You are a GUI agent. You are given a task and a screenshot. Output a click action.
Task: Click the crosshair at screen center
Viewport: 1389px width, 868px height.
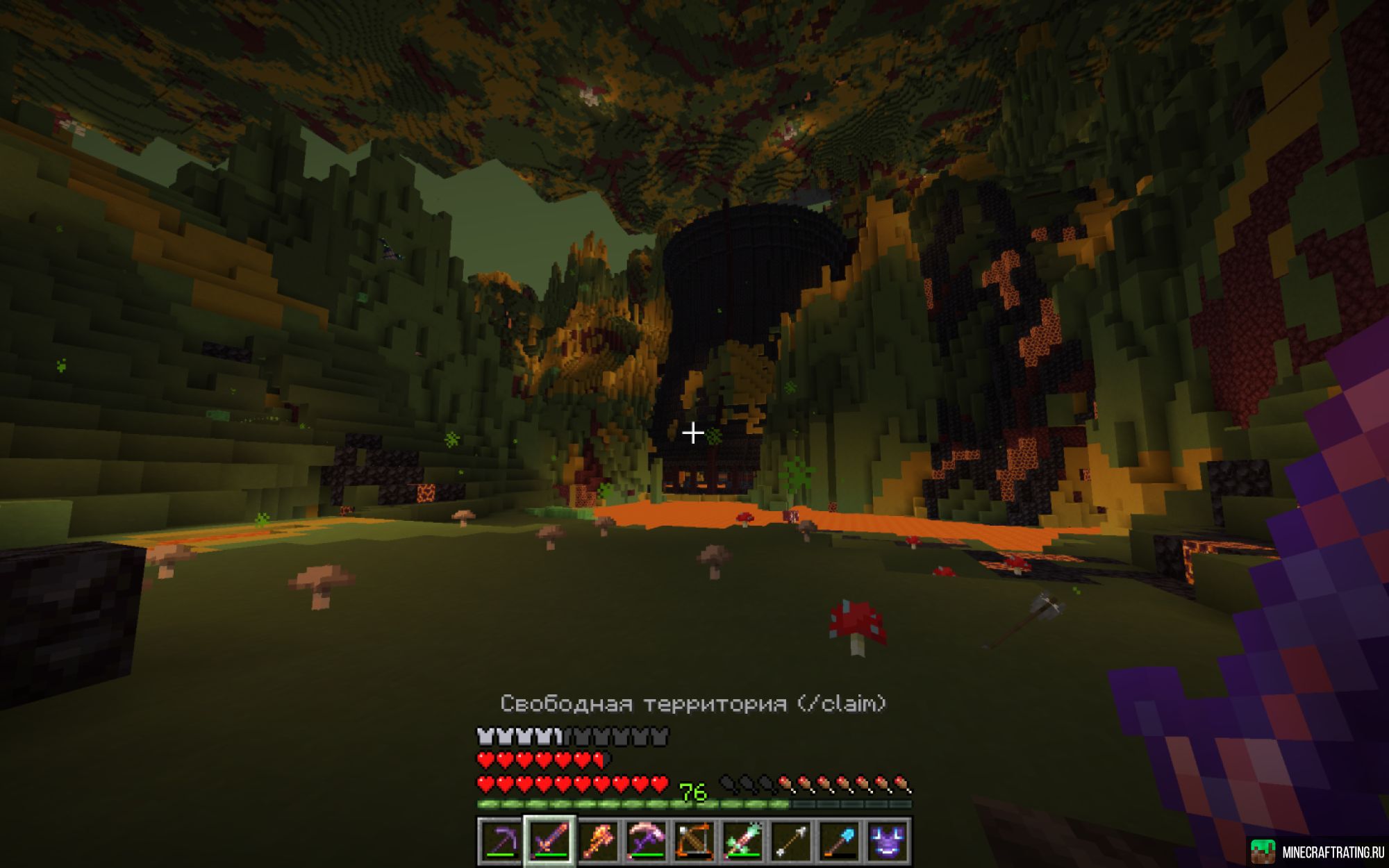pos(692,433)
